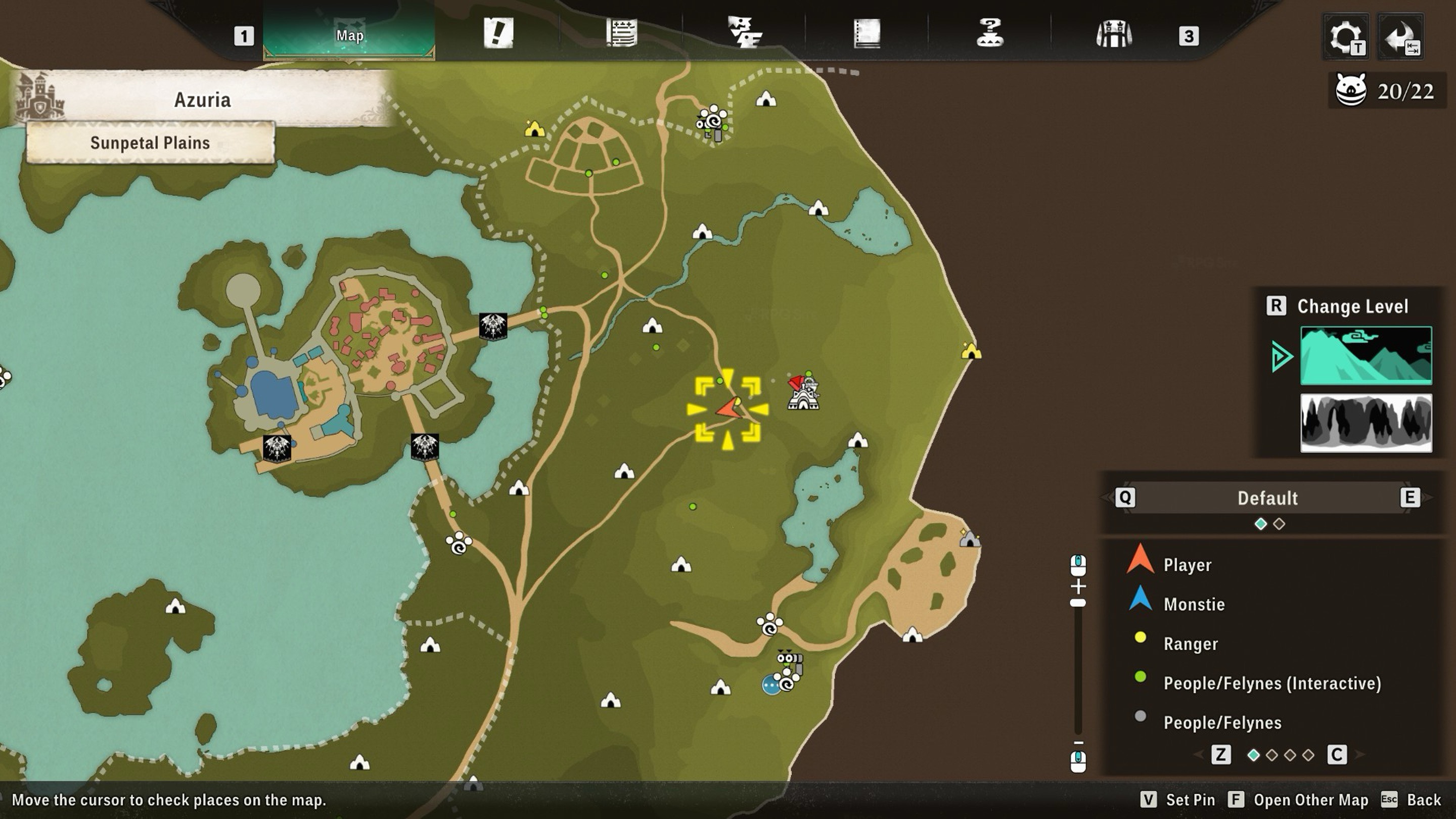Open the monster heads tab
1456x819 pixels.
(744, 33)
